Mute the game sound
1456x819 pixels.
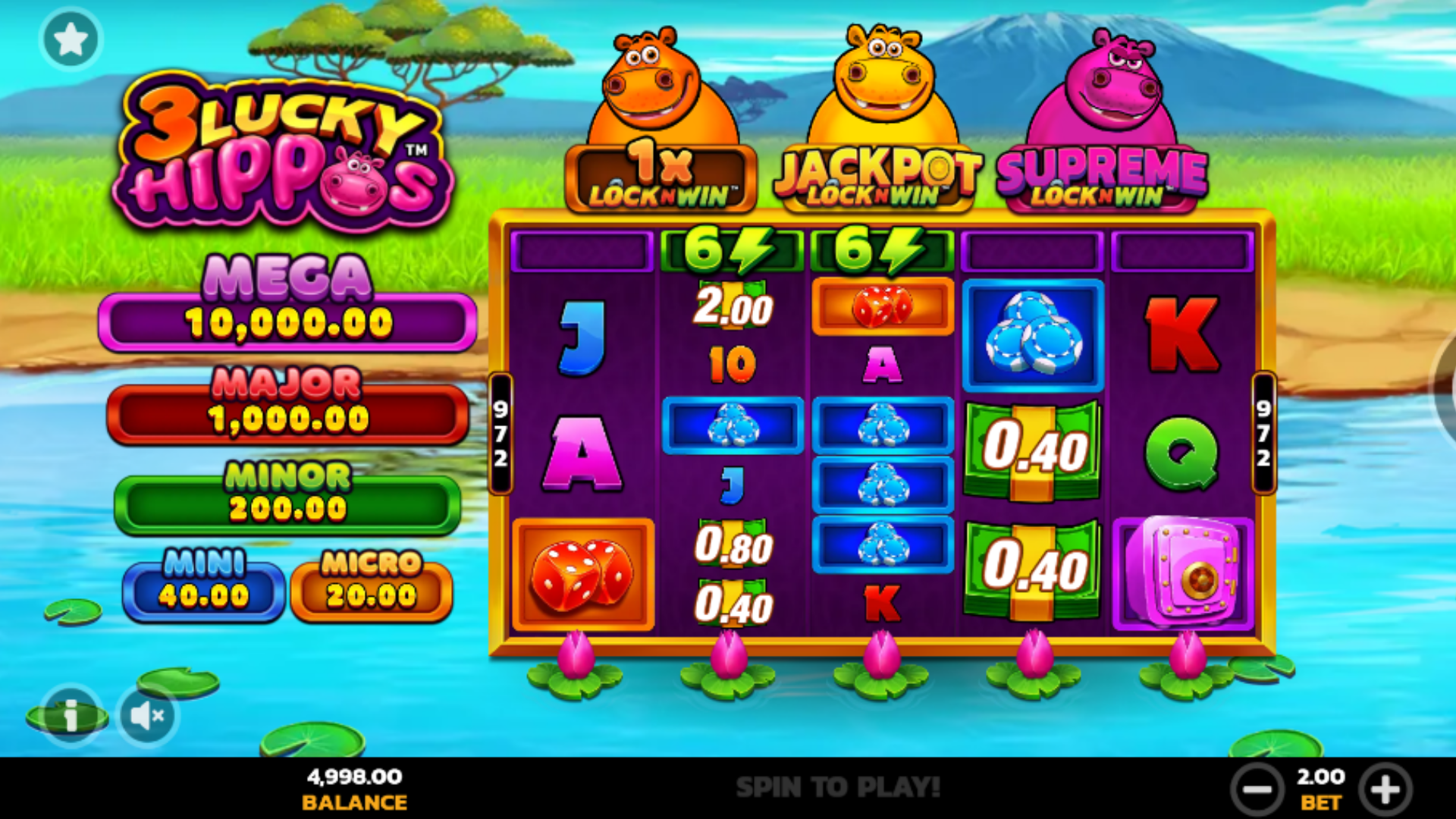coord(146,715)
